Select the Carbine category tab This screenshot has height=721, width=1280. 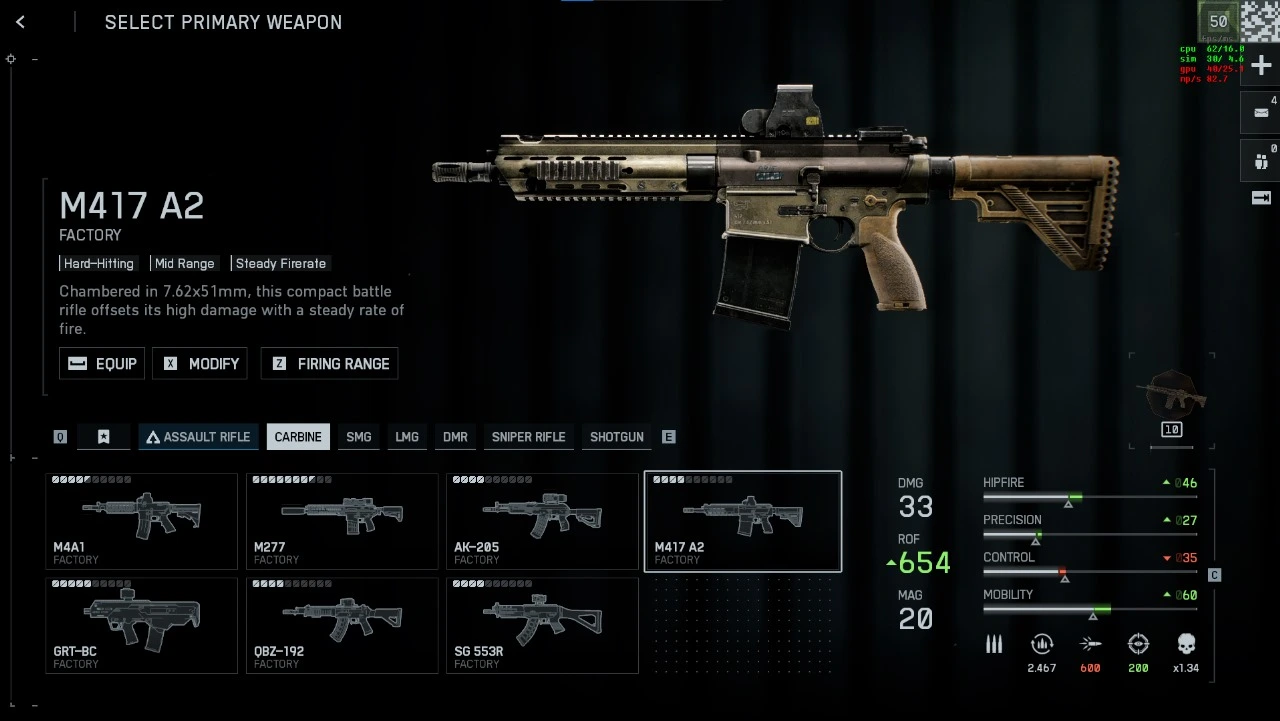[298, 437]
